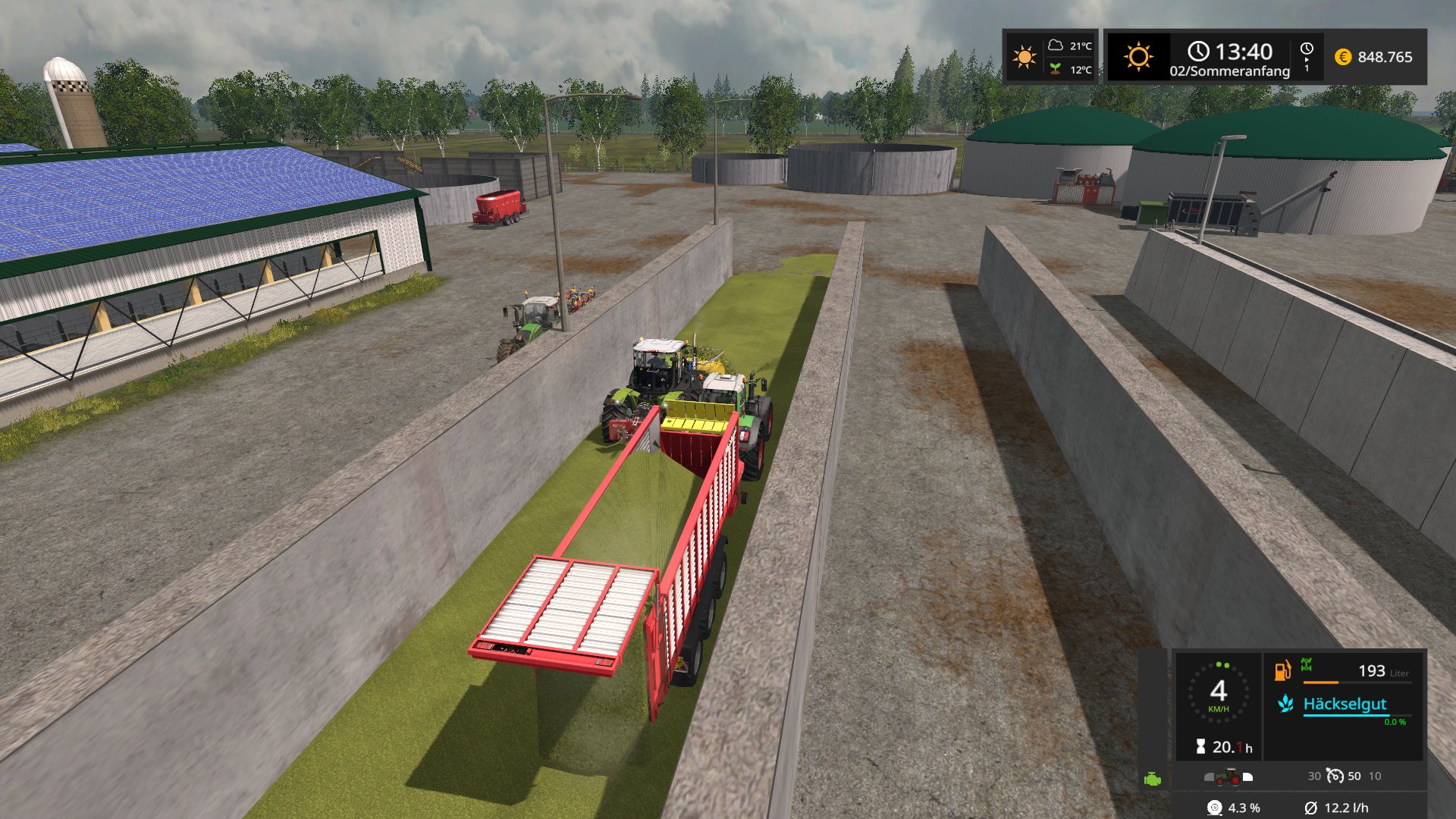Viewport: 1456px width, 819px height.
Task: Click the wheel slip tire icon
Action: 1214,808
